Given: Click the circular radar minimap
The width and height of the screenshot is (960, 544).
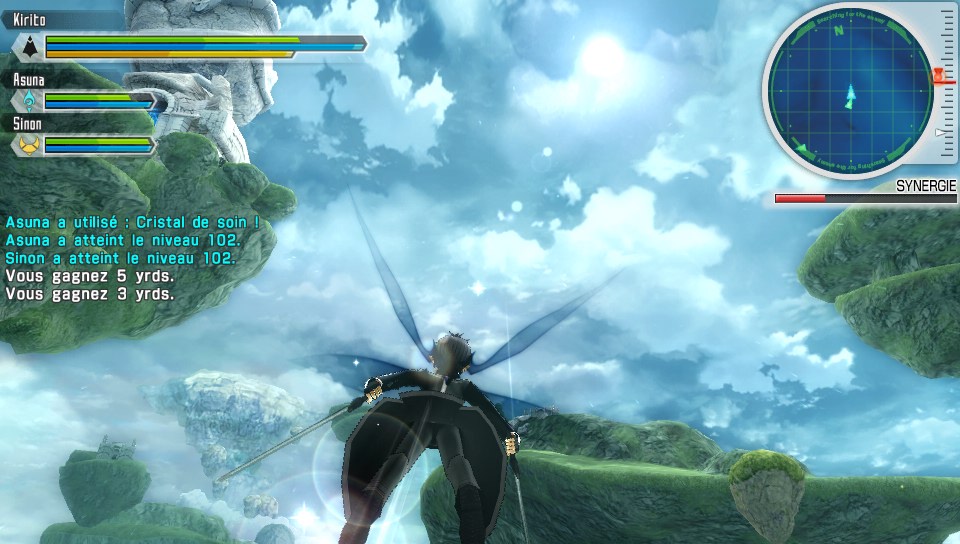Looking at the screenshot, I should coord(848,95).
